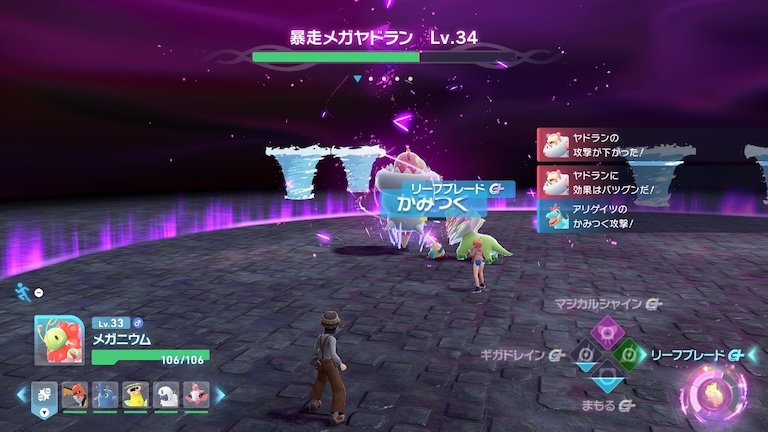Use the Leaf Blade move diamond

(x=629, y=354)
